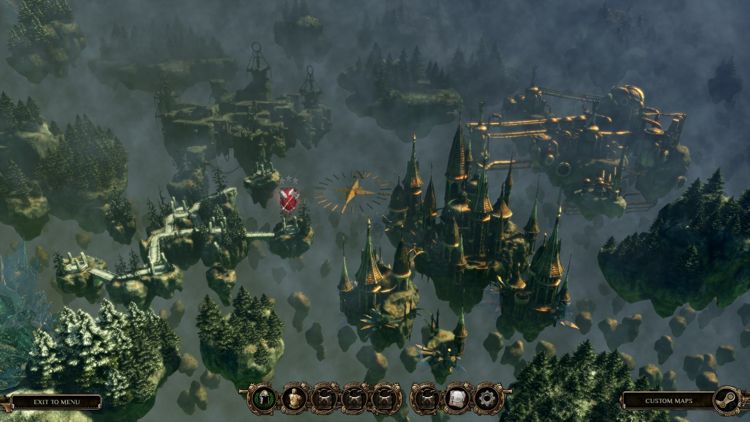This screenshot has width=750, height=422.
Task: Choose the golden bust statue icon
Action: (x=295, y=399)
